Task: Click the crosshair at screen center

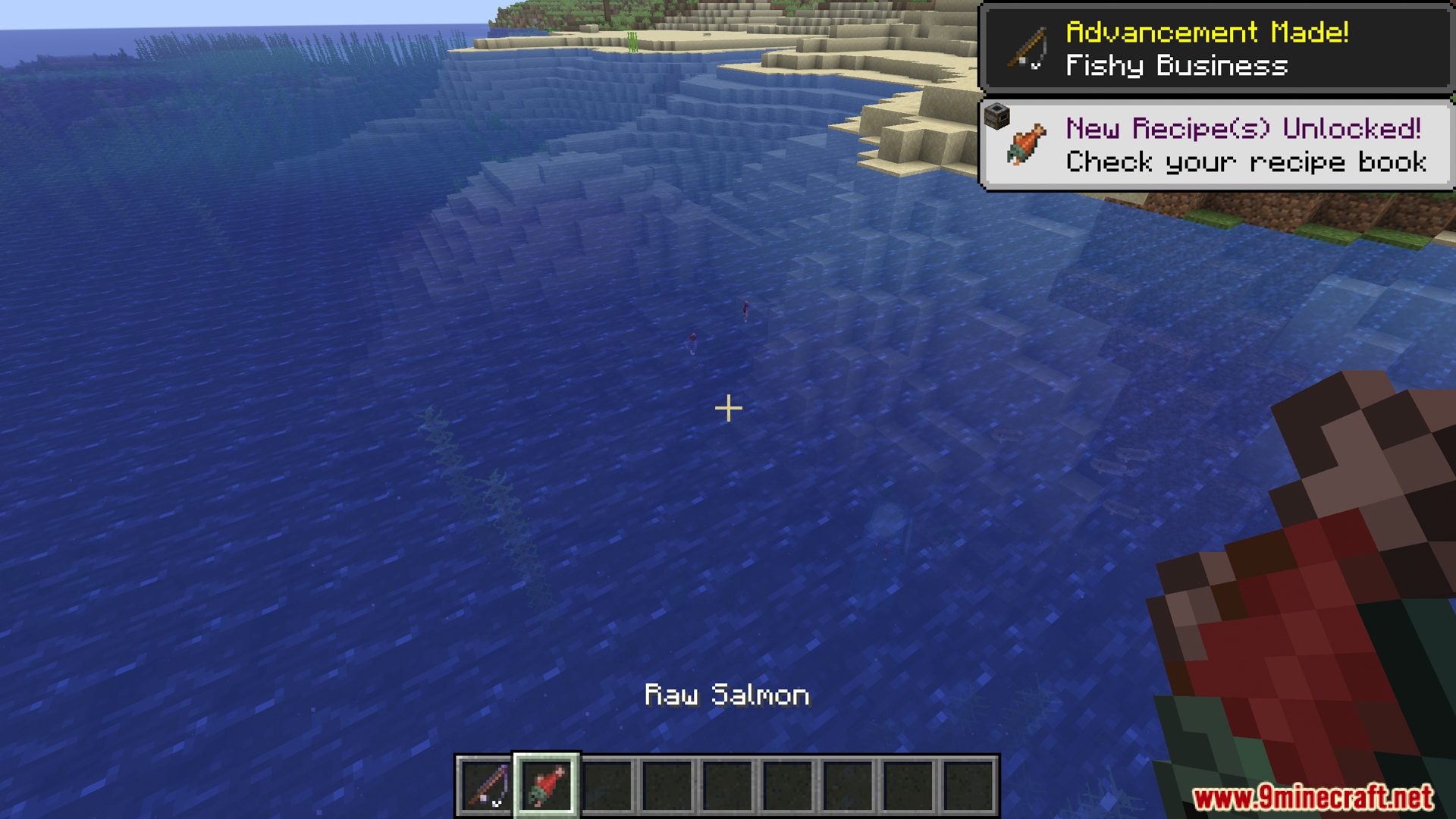Action: 728,409
